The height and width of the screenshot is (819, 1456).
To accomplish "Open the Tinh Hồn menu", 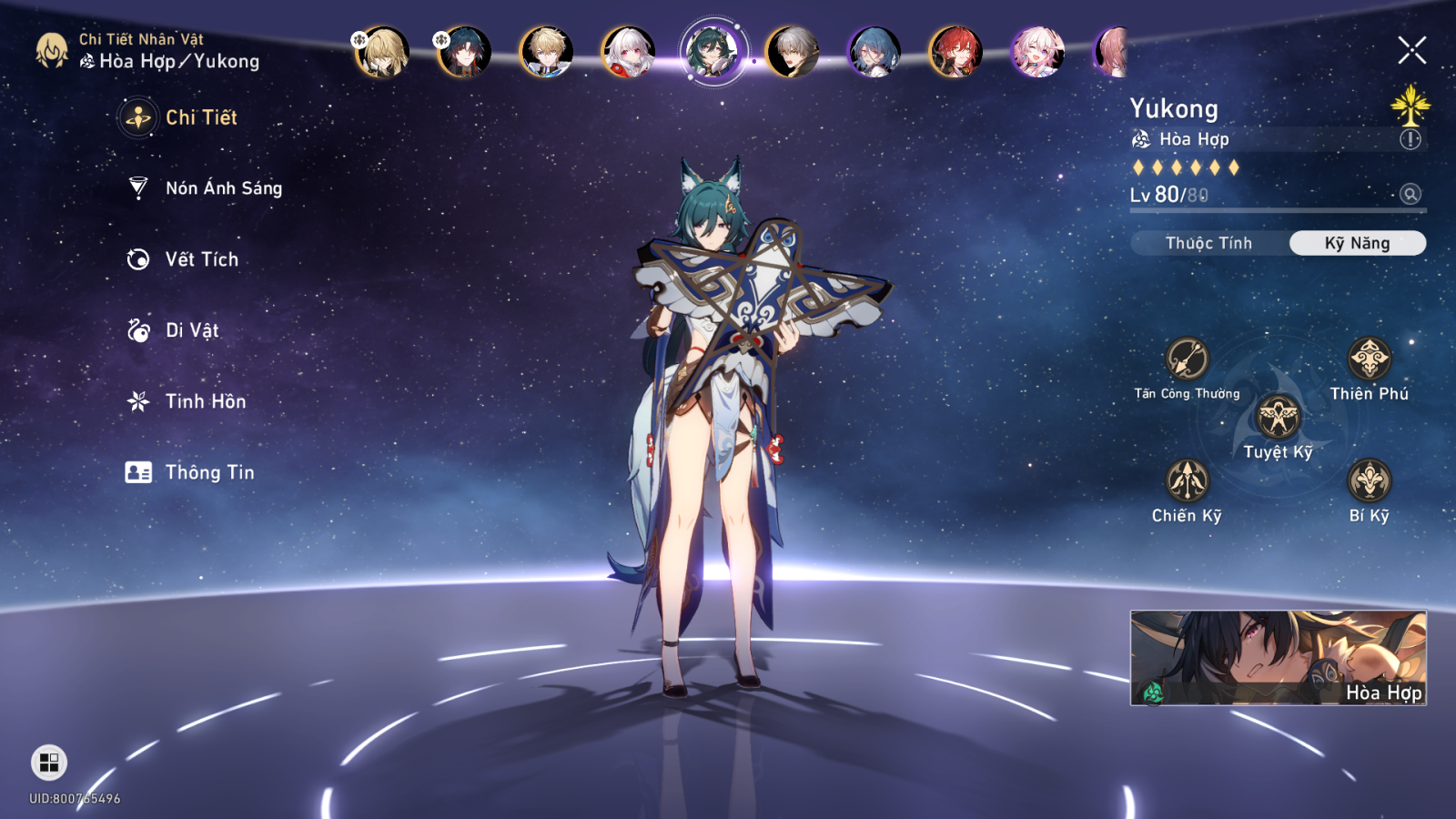I will pyautogui.click(x=205, y=401).
